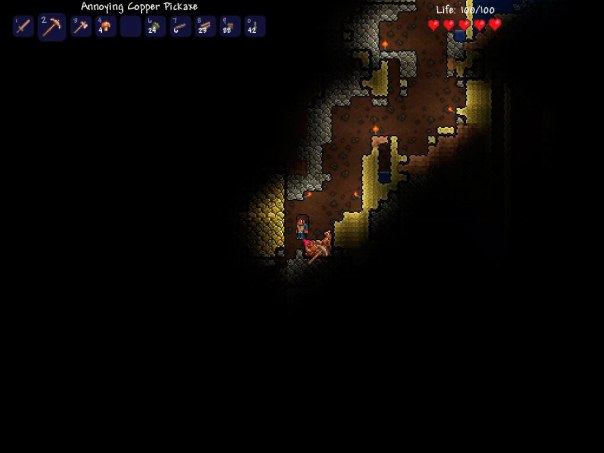
Task: Select the slot 8 stack of 29
Action: coord(205,27)
